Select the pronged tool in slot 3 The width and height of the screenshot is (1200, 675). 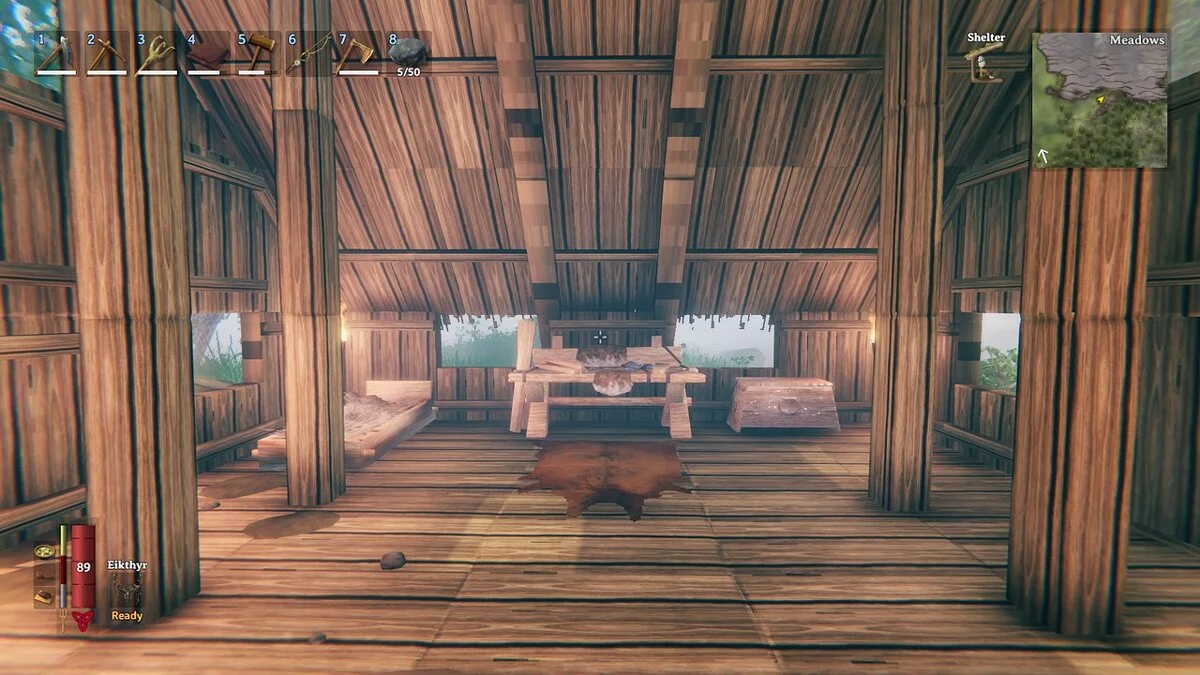(156, 53)
